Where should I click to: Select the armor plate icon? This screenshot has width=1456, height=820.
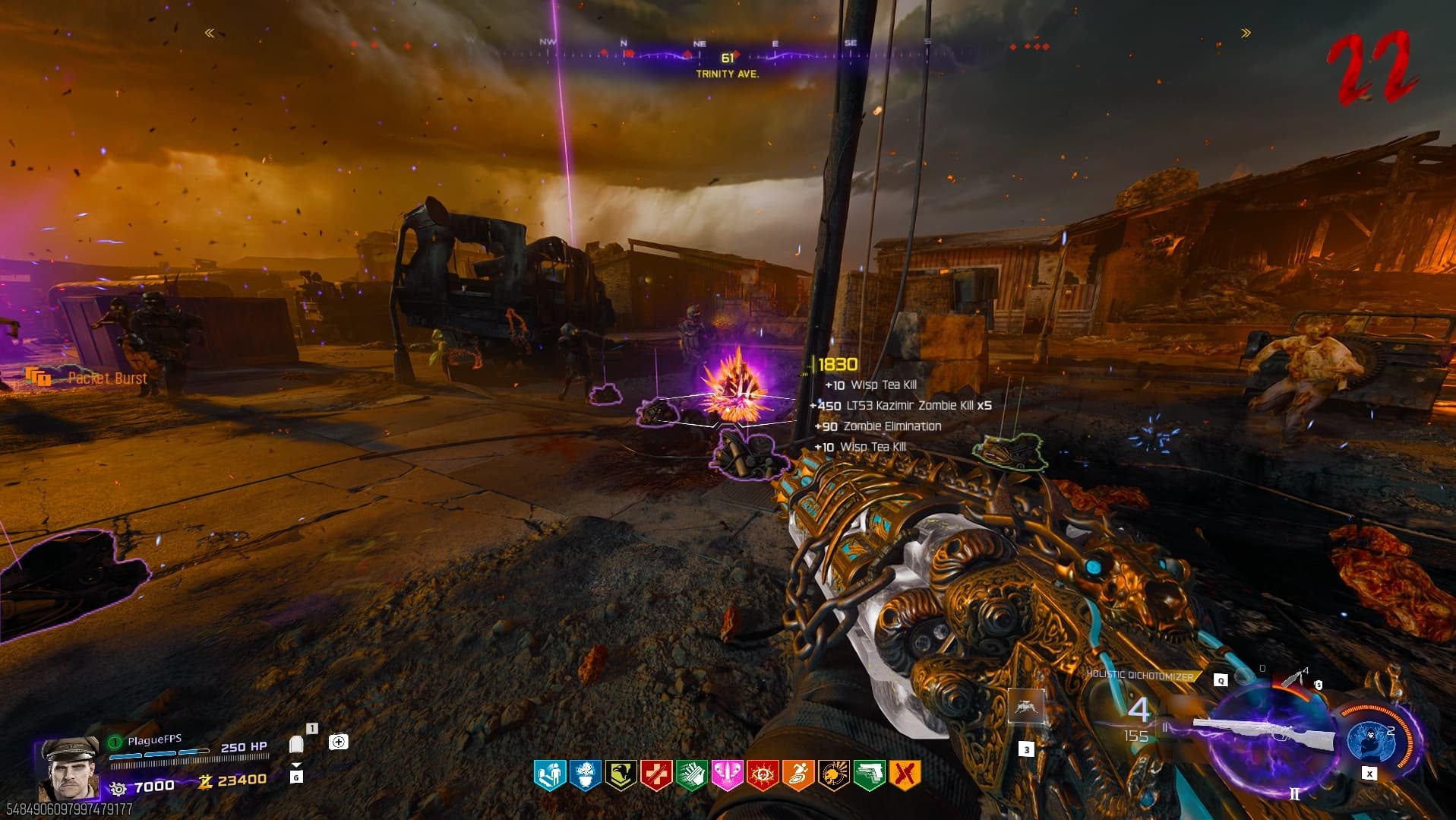tap(297, 745)
